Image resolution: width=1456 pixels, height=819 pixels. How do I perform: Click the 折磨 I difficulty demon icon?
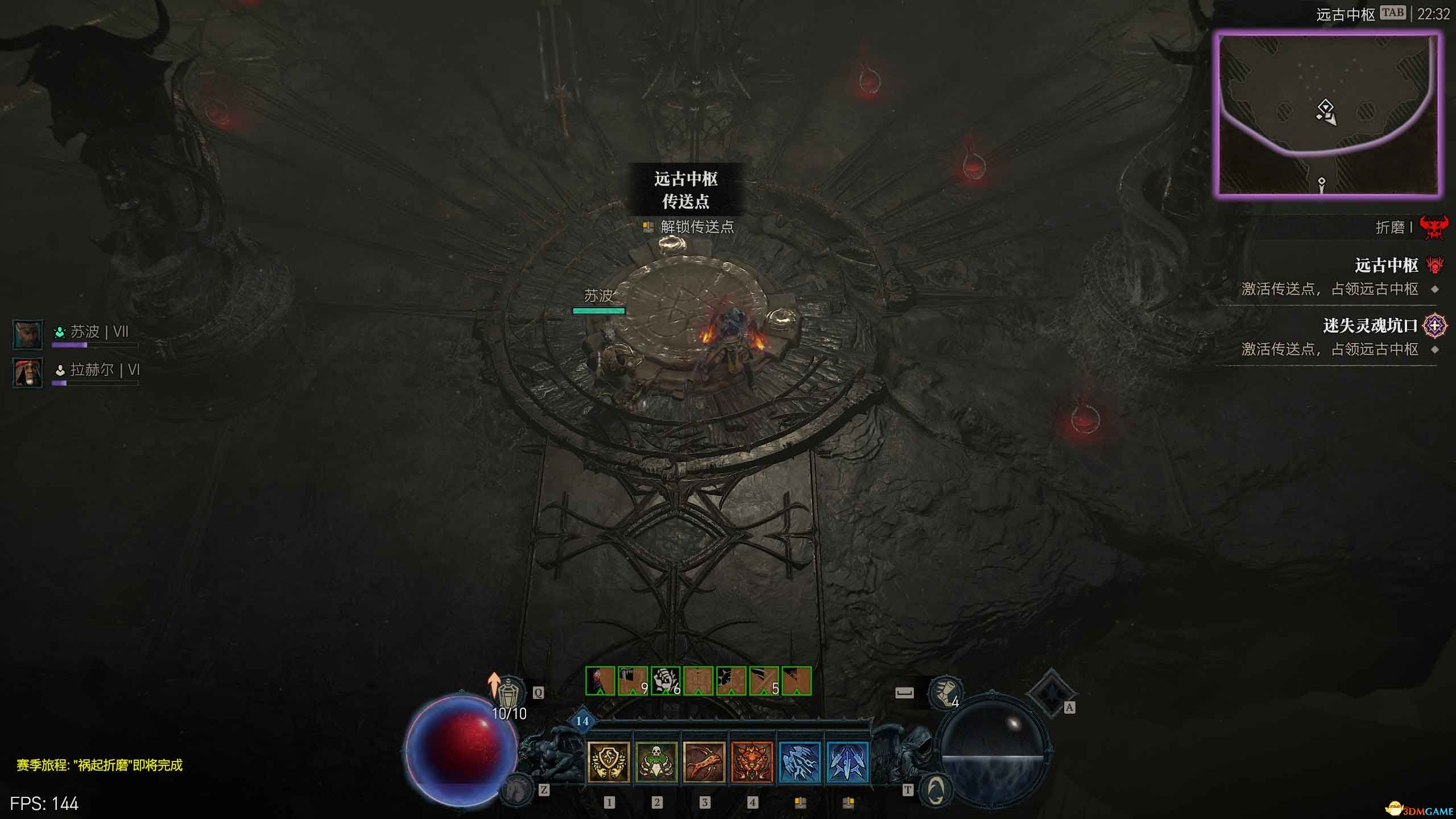(x=1433, y=228)
